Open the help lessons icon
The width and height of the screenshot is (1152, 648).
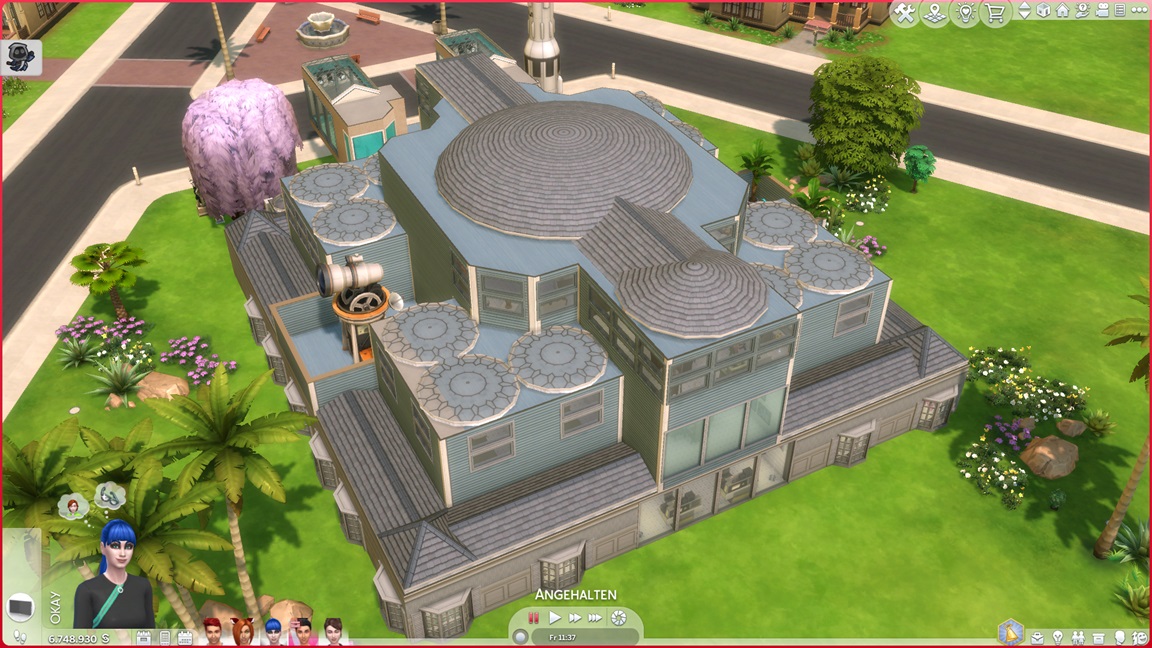pos(1081,12)
